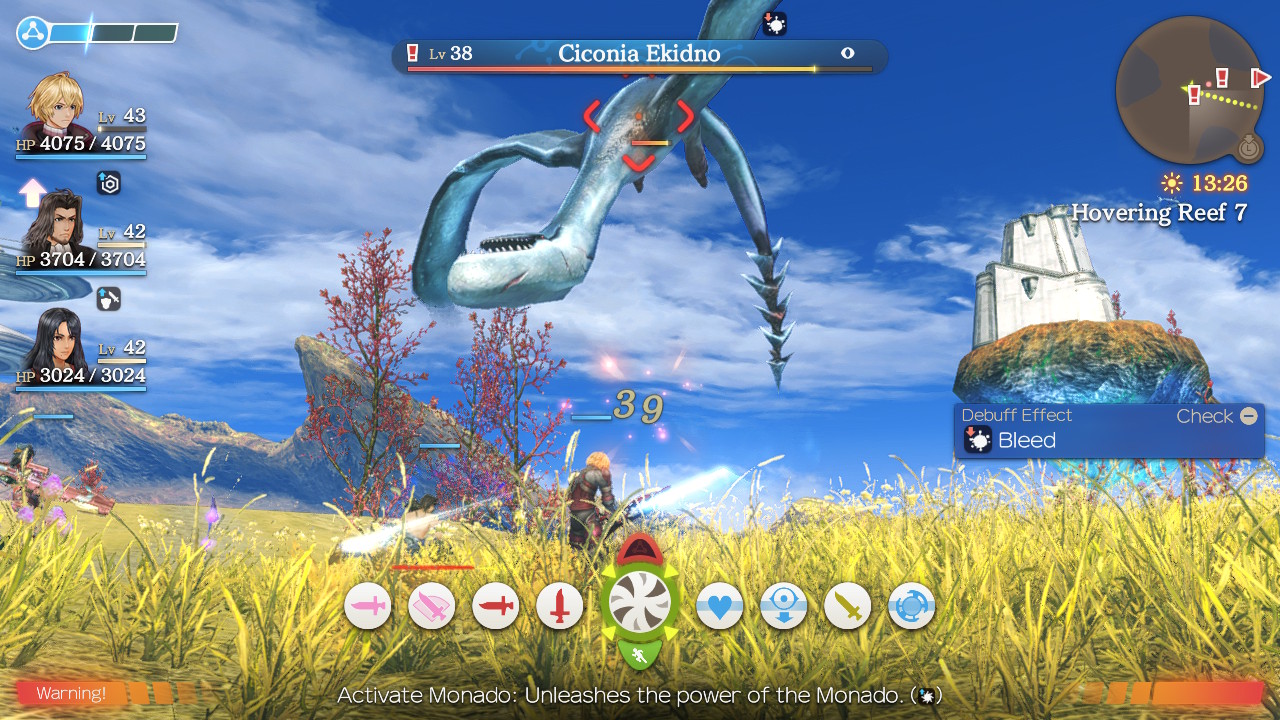Select the green running figure option
The width and height of the screenshot is (1280, 720).
(x=639, y=655)
